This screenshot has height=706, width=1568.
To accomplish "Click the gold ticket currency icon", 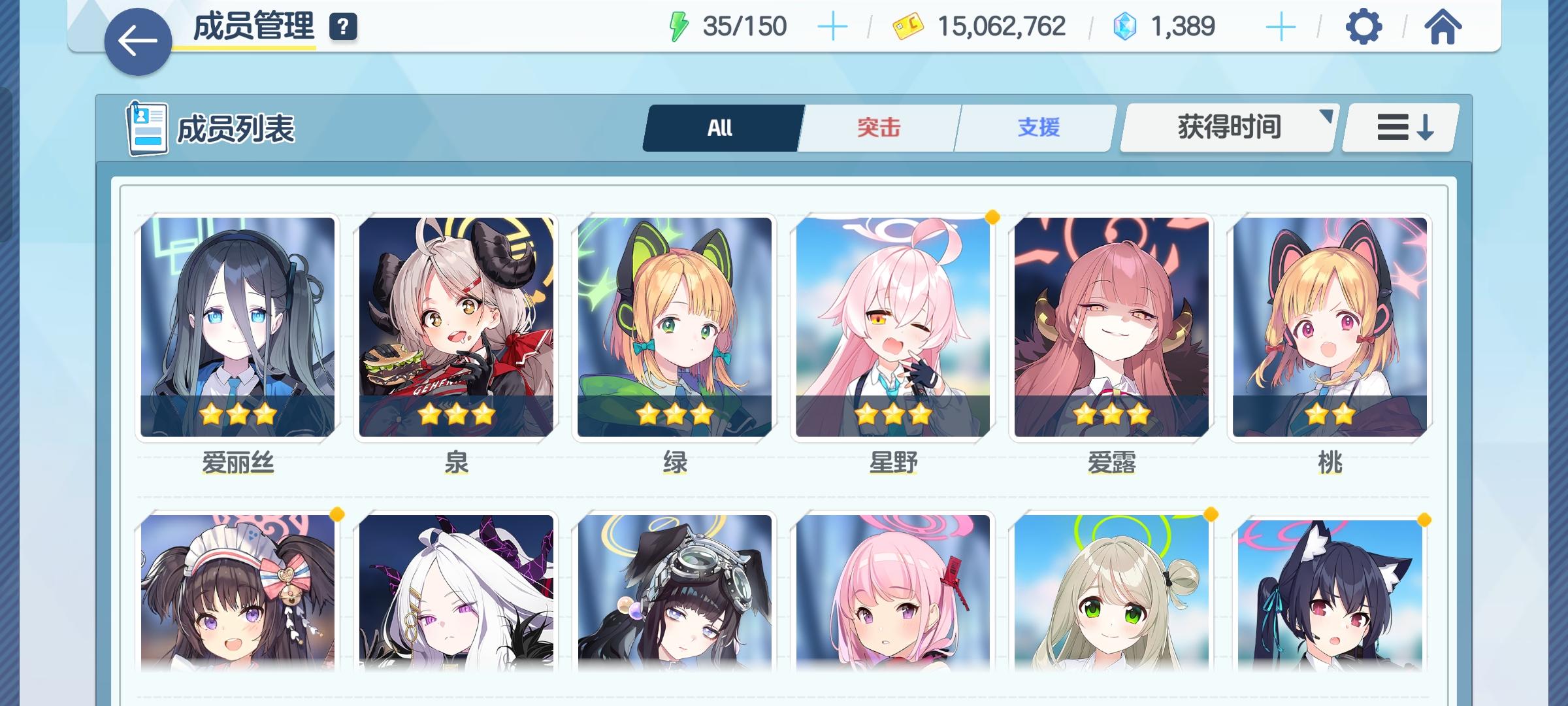I will click(908, 26).
